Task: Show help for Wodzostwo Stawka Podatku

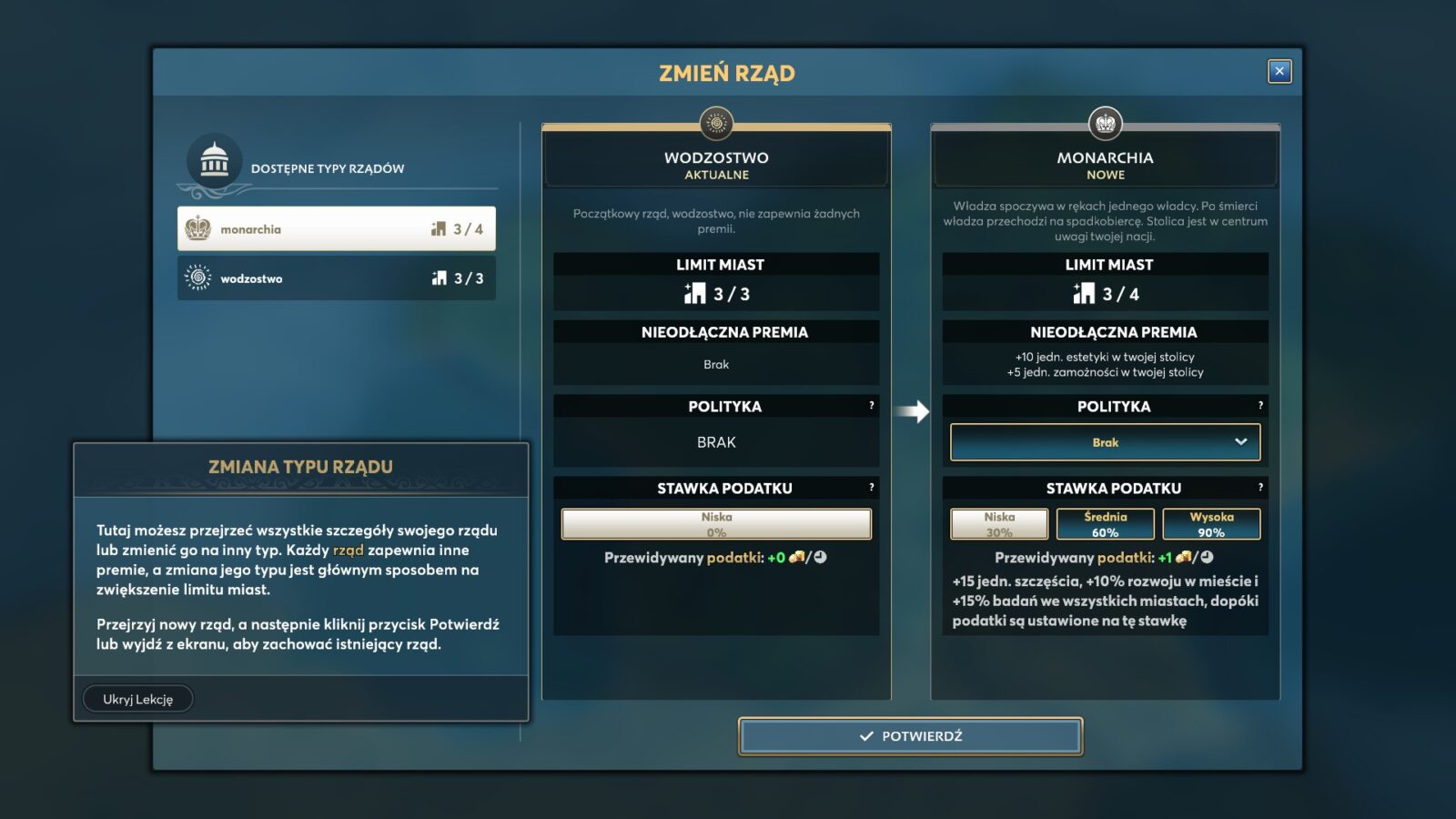Action: point(871,488)
